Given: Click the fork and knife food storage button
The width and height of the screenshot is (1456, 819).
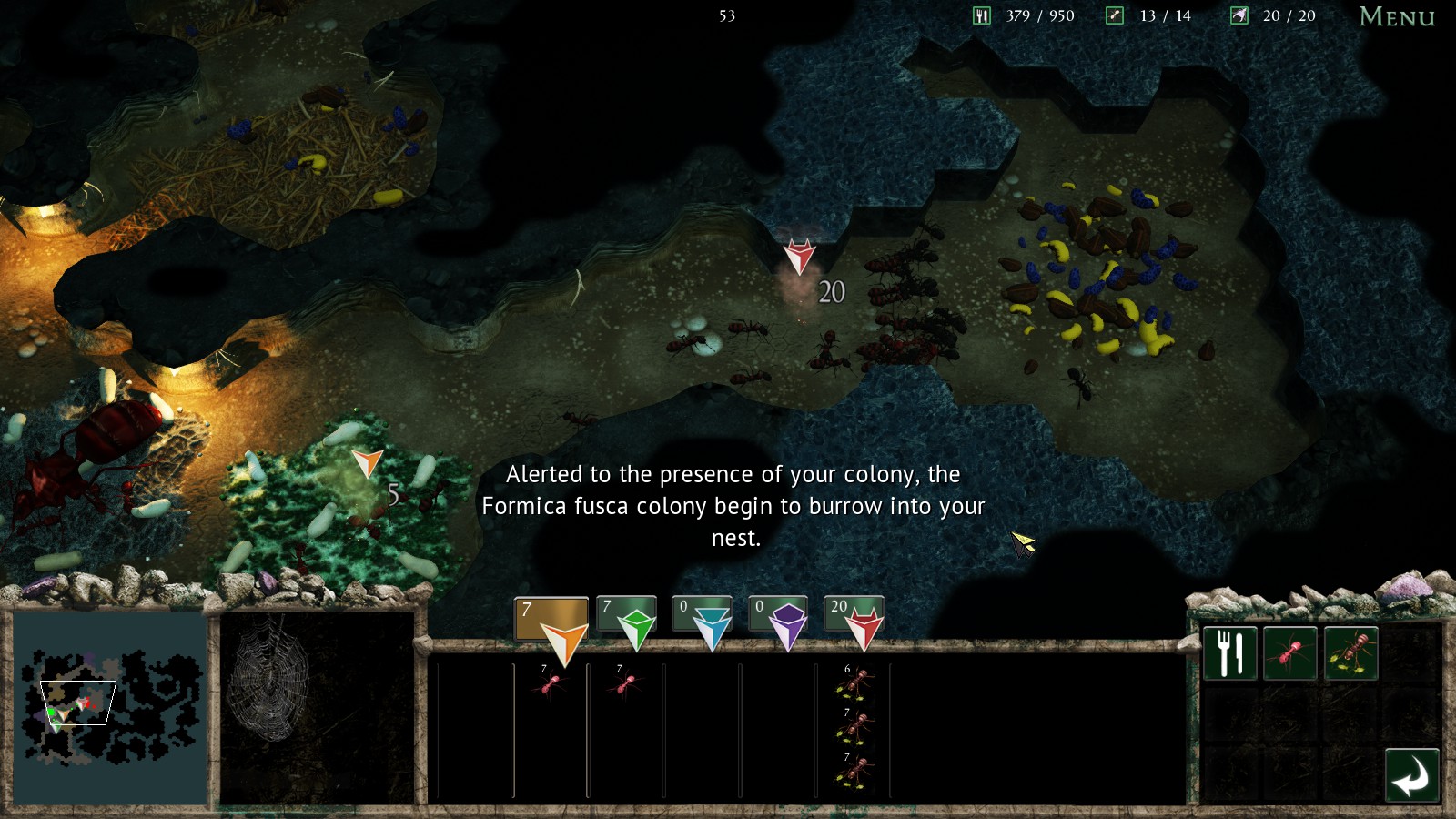Looking at the screenshot, I should 1230,652.
